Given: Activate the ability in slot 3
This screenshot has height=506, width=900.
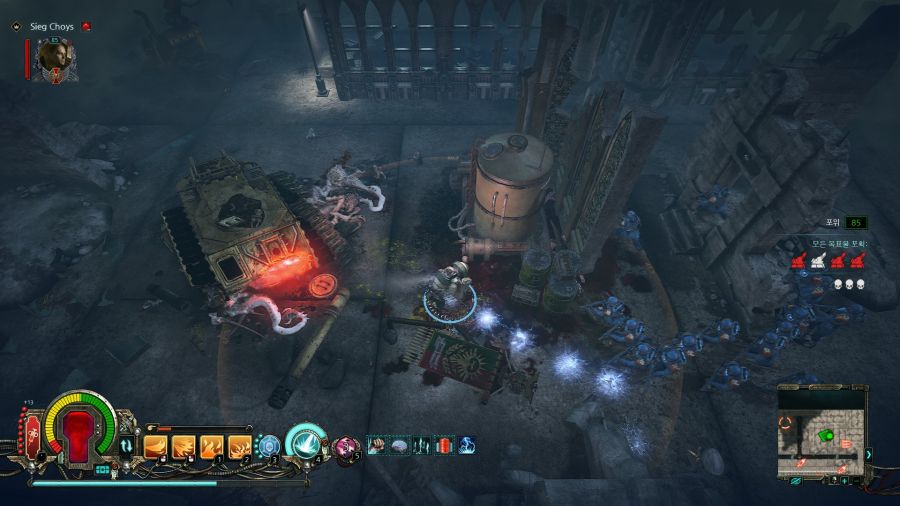Looking at the screenshot, I should [x=268, y=446].
